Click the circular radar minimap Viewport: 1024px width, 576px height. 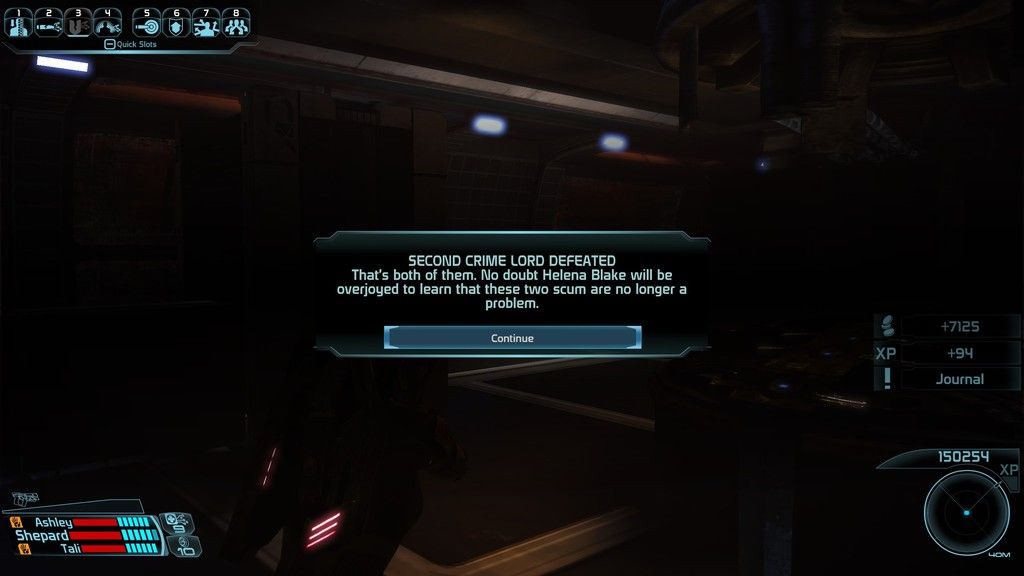[966, 511]
